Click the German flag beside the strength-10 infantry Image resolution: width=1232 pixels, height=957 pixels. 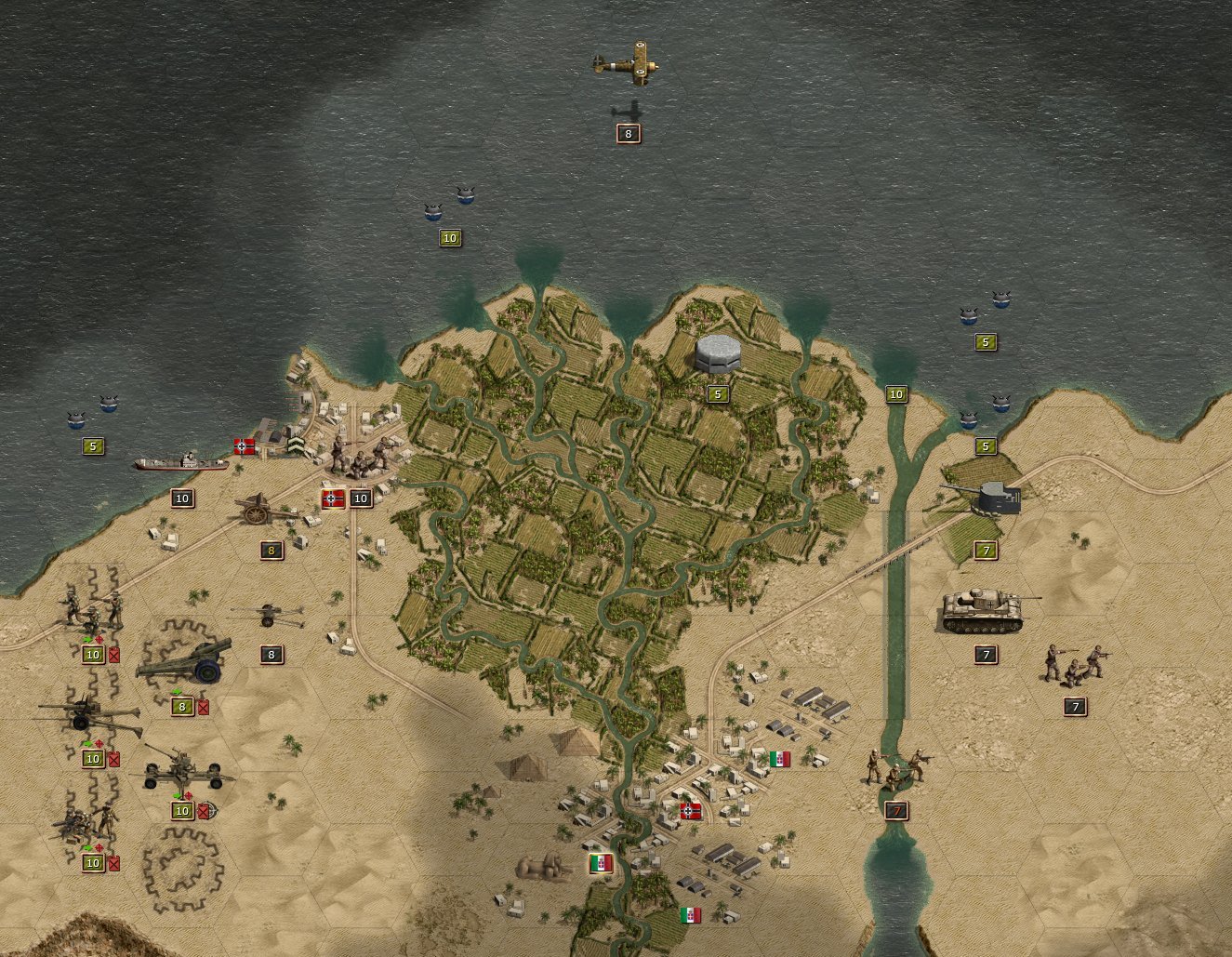tap(333, 498)
